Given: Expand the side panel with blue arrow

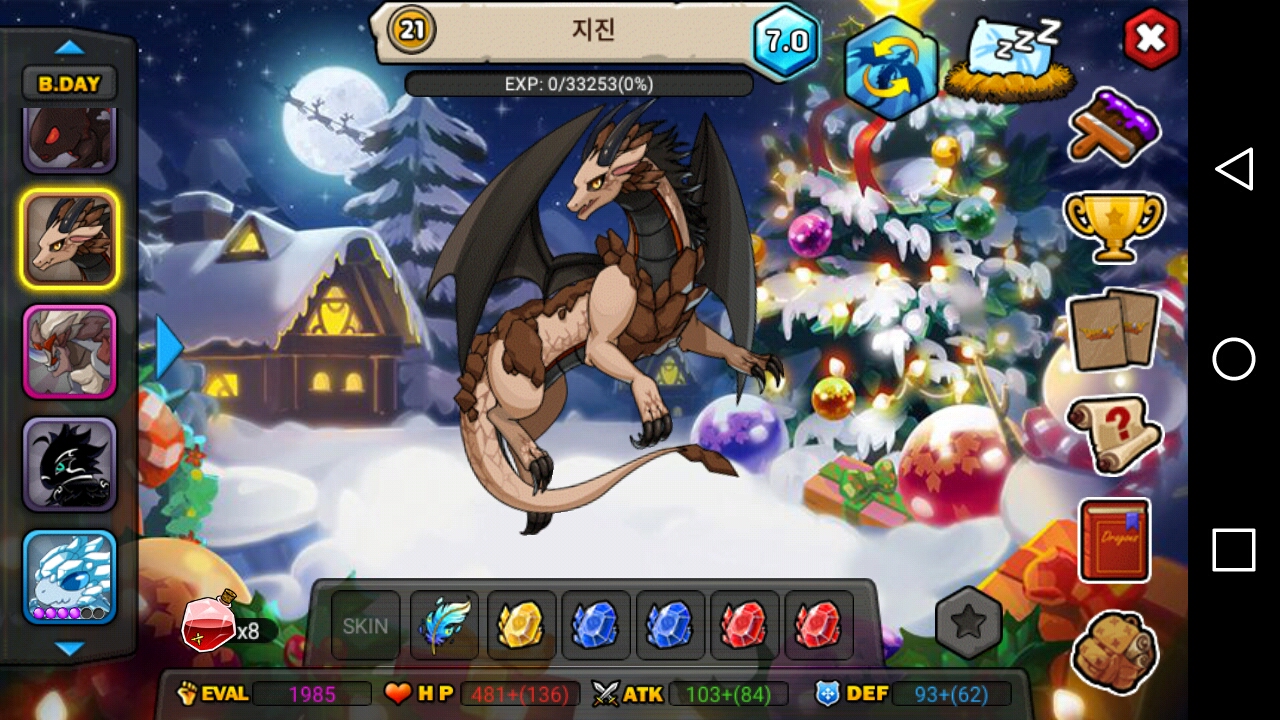Looking at the screenshot, I should [x=169, y=347].
